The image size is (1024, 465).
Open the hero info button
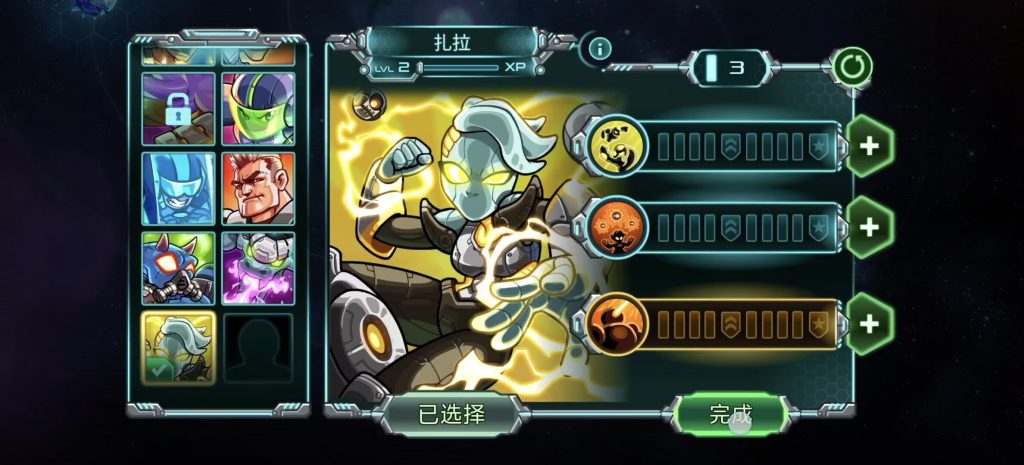click(x=599, y=47)
